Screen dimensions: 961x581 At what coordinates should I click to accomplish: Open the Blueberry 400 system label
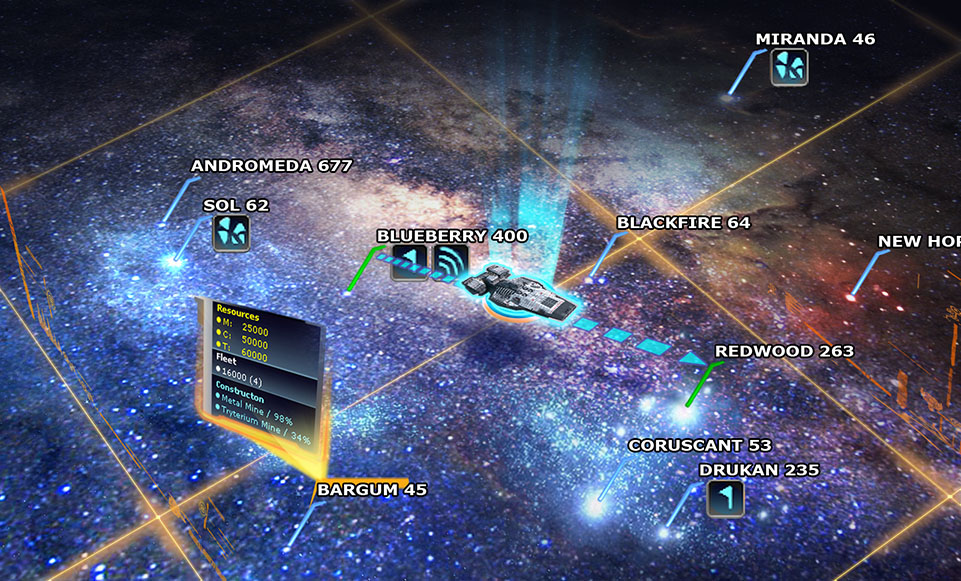pyautogui.click(x=452, y=236)
